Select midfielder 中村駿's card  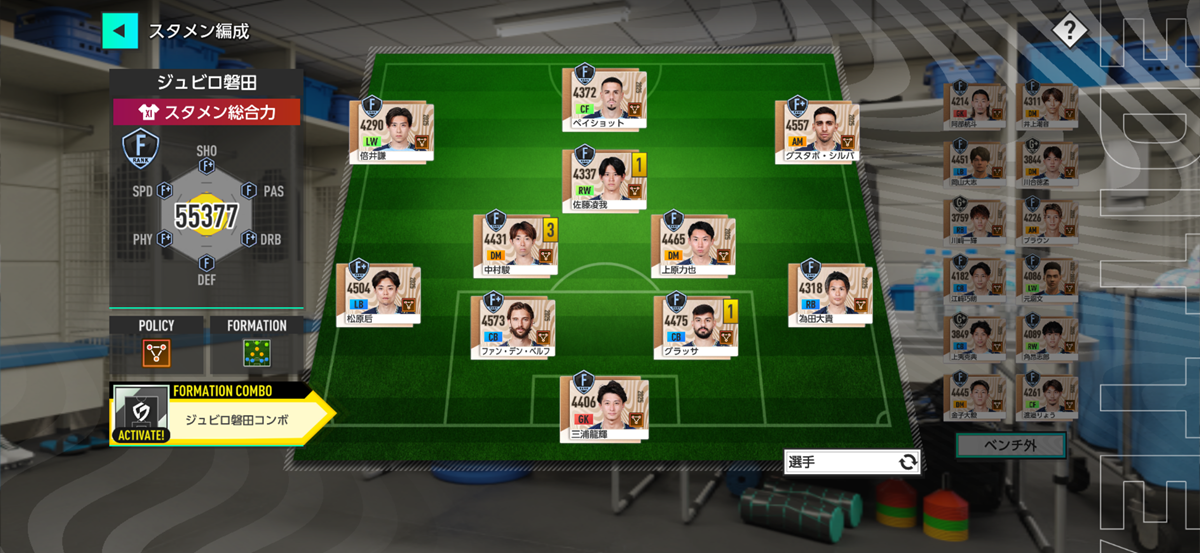point(514,245)
